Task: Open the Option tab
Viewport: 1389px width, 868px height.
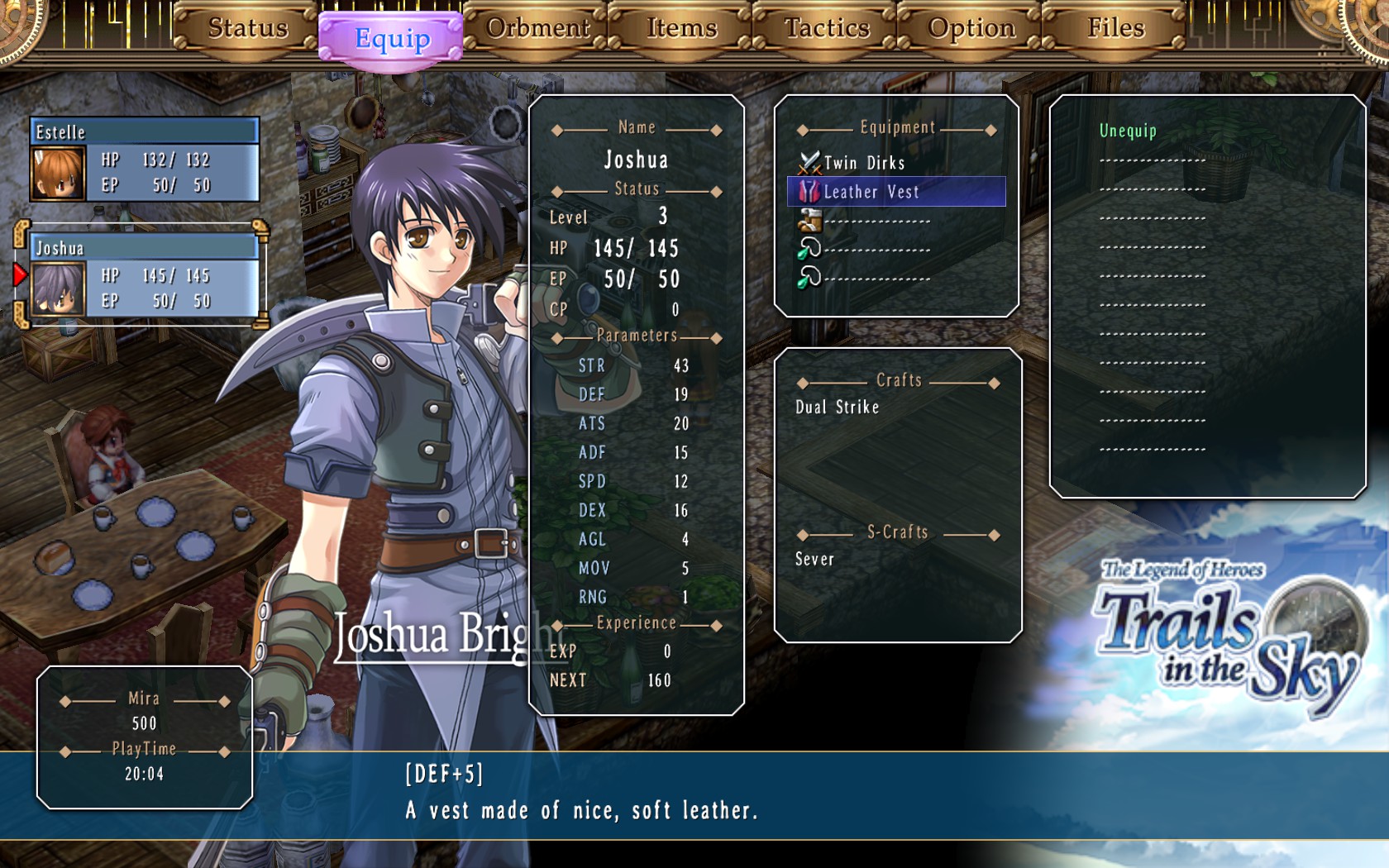Action: click(x=971, y=28)
